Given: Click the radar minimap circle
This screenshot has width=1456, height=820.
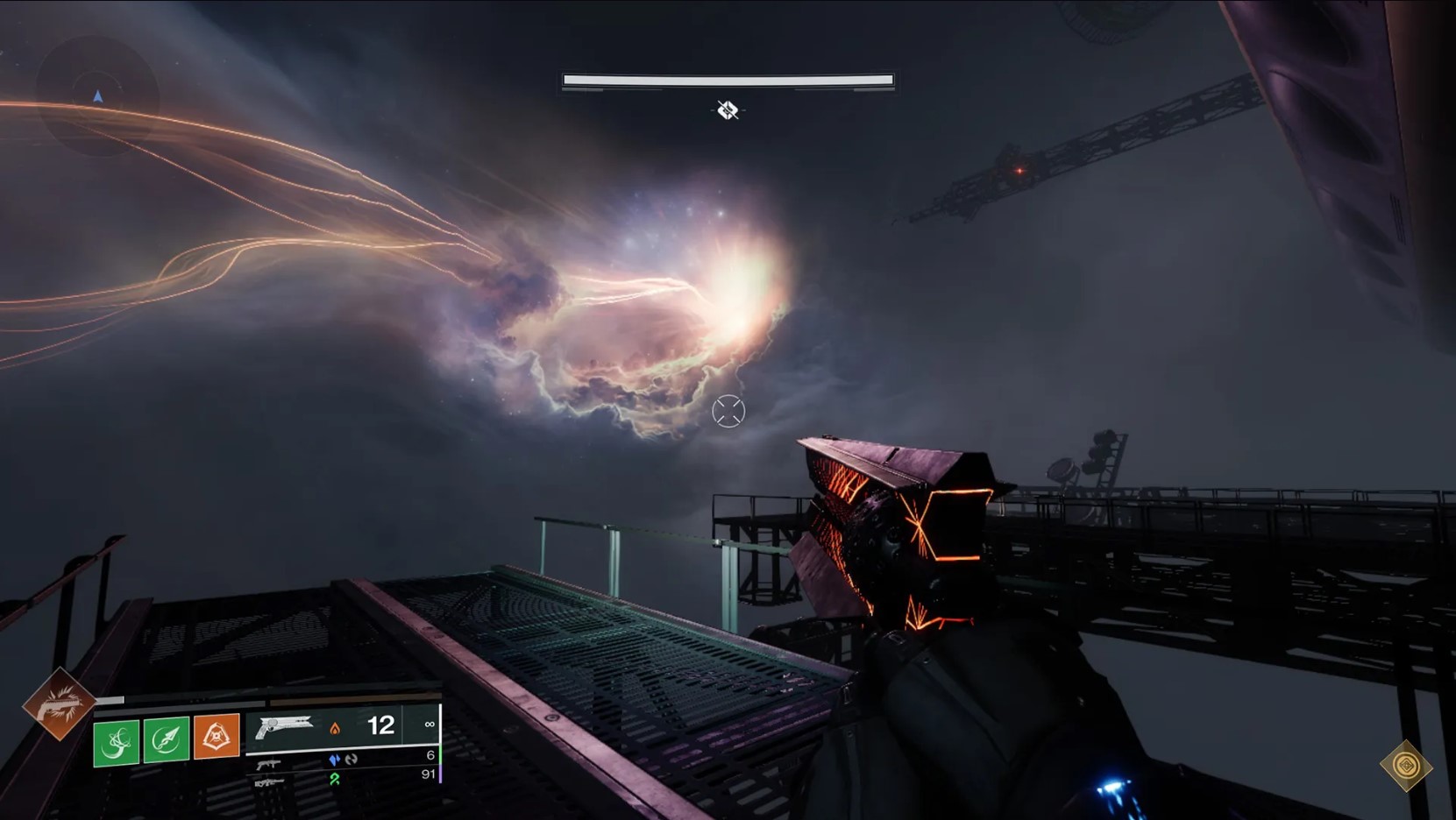Looking at the screenshot, I should [x=97, y=95].
